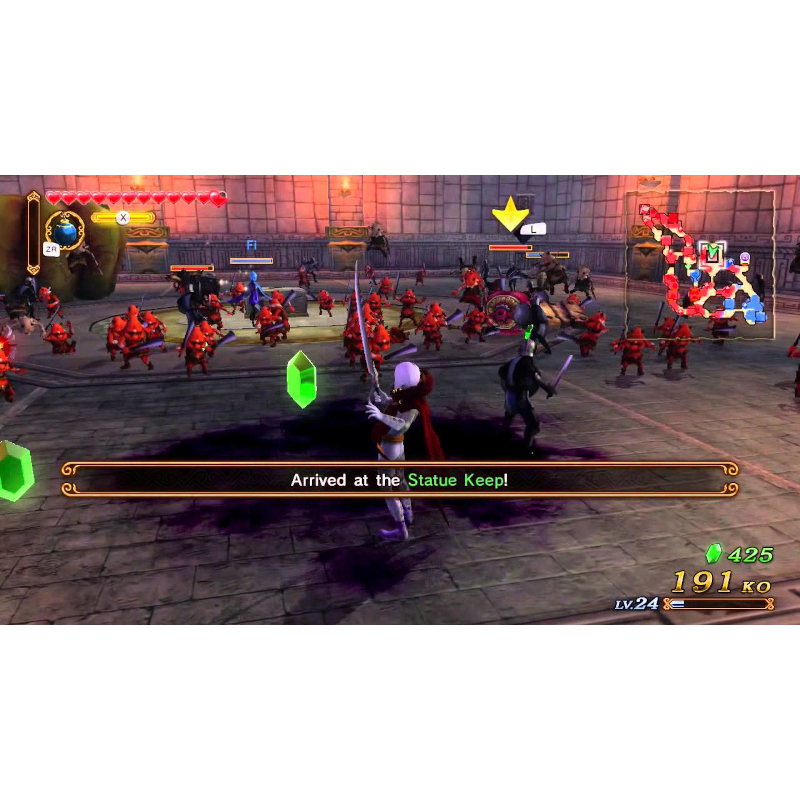Select the purple circle marker on the minimap
This screenshot has width=800, height=800.
point(744,259)
